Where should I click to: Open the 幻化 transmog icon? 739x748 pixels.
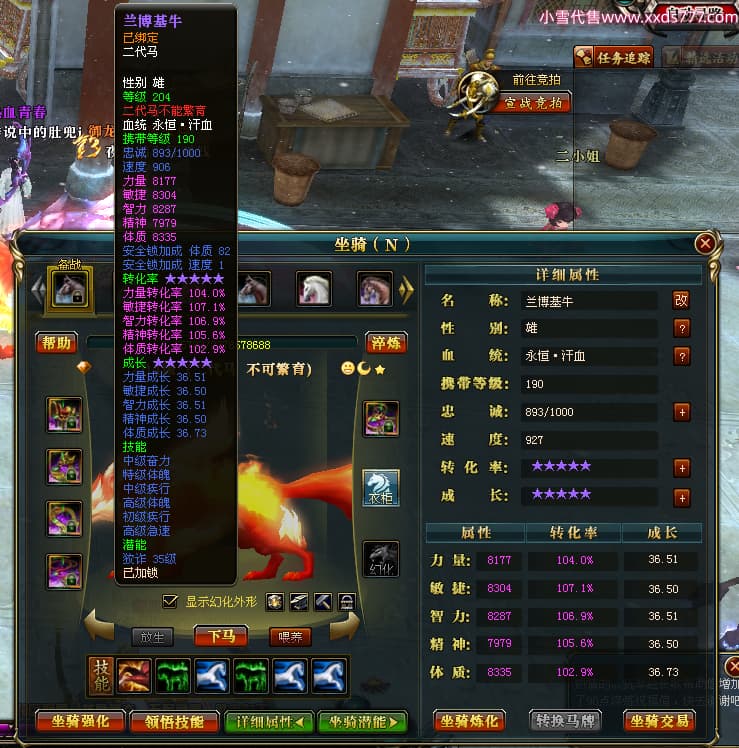click(x=380, y=559)
